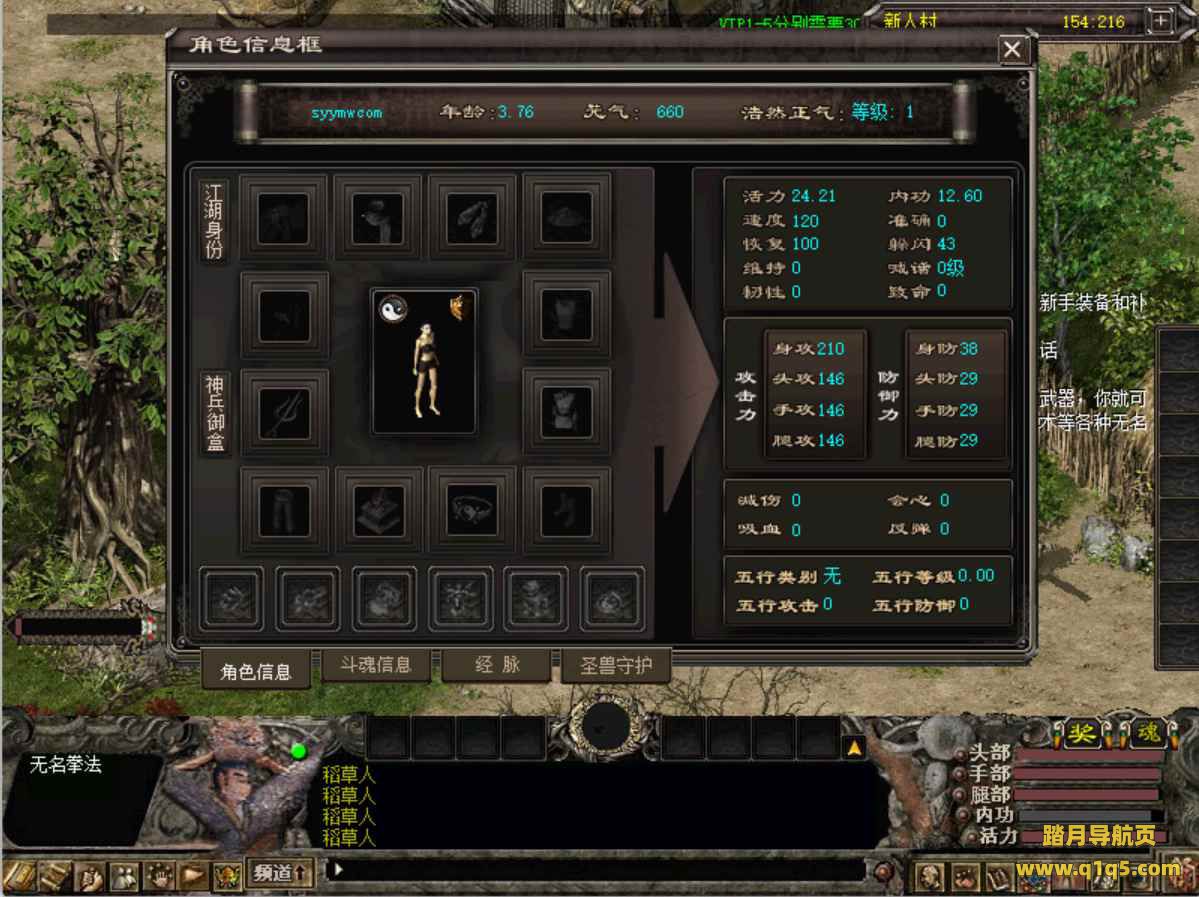The height and width of the screenshot is (897, 1199).
Task: Open the 经脉 meridians tab
Action: pos(497,665)
